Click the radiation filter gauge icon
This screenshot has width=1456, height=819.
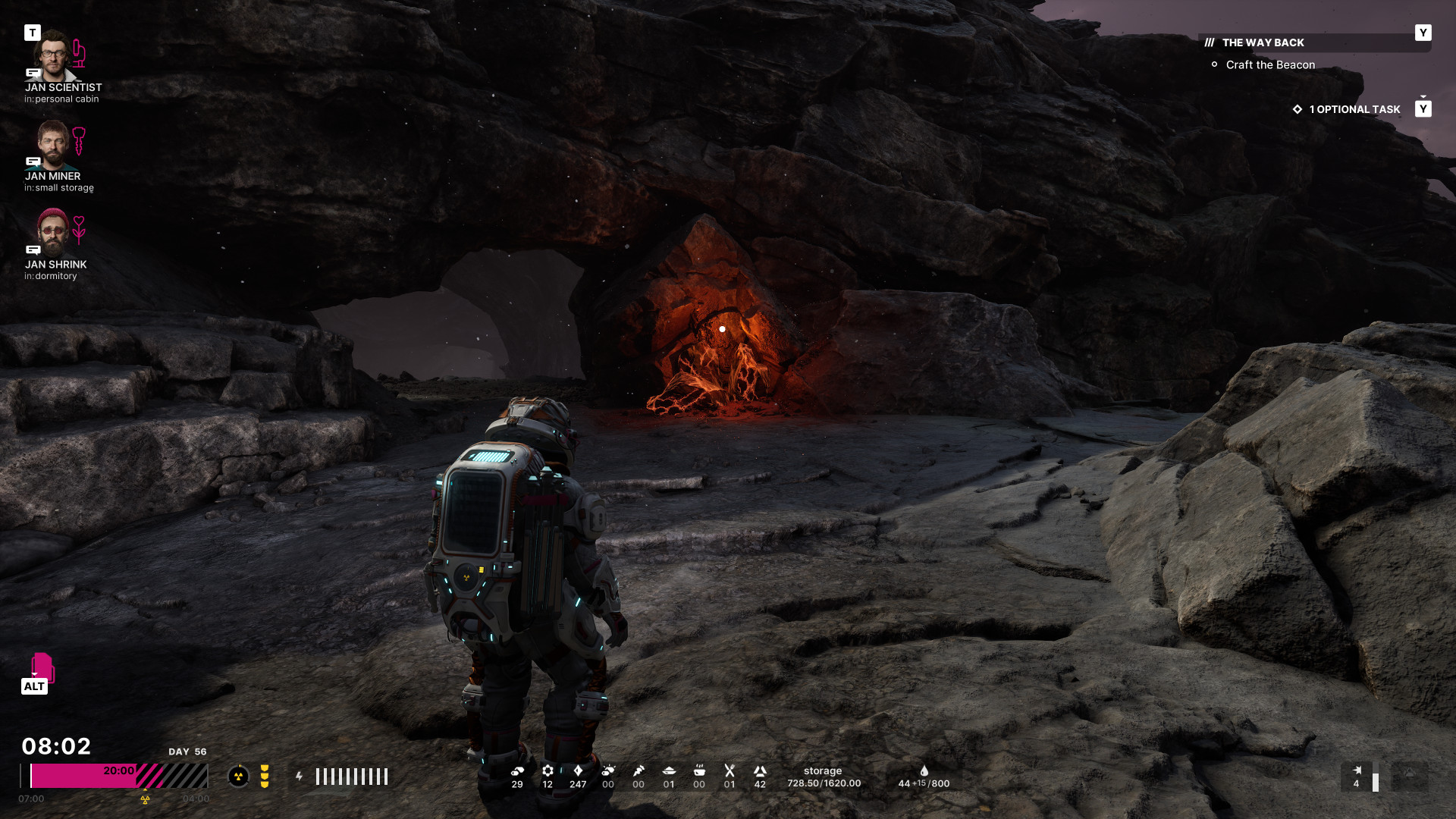(x=238, y=776)
